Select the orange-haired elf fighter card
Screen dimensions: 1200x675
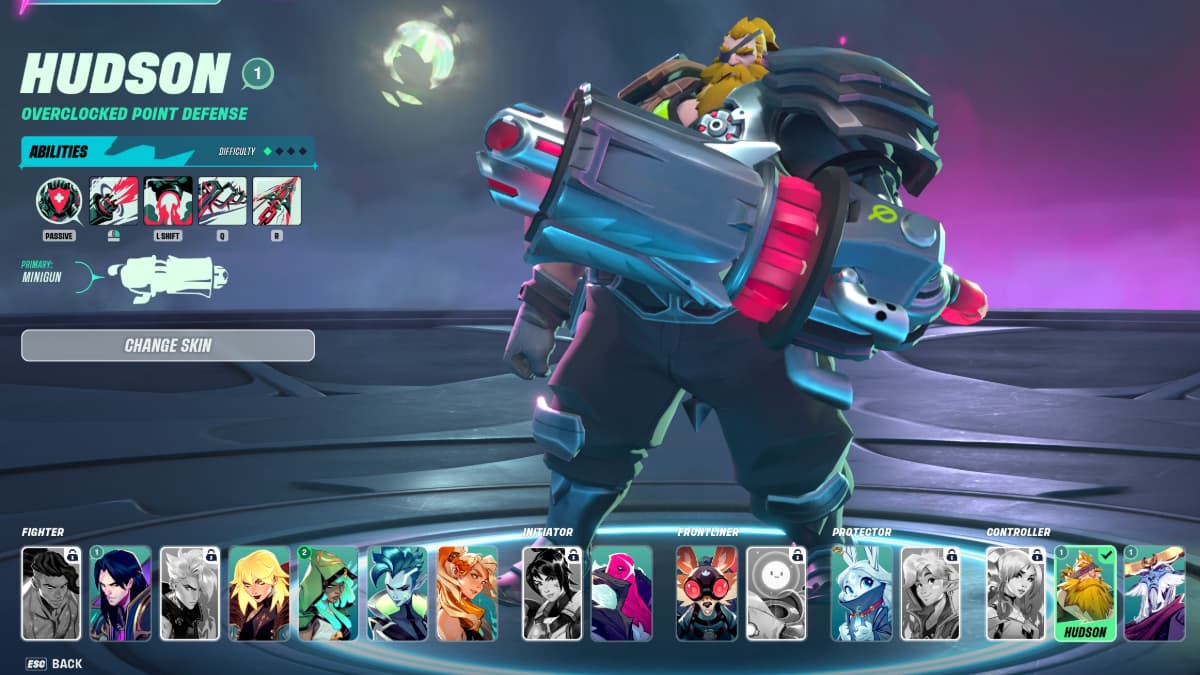click(x=467, y=593)
